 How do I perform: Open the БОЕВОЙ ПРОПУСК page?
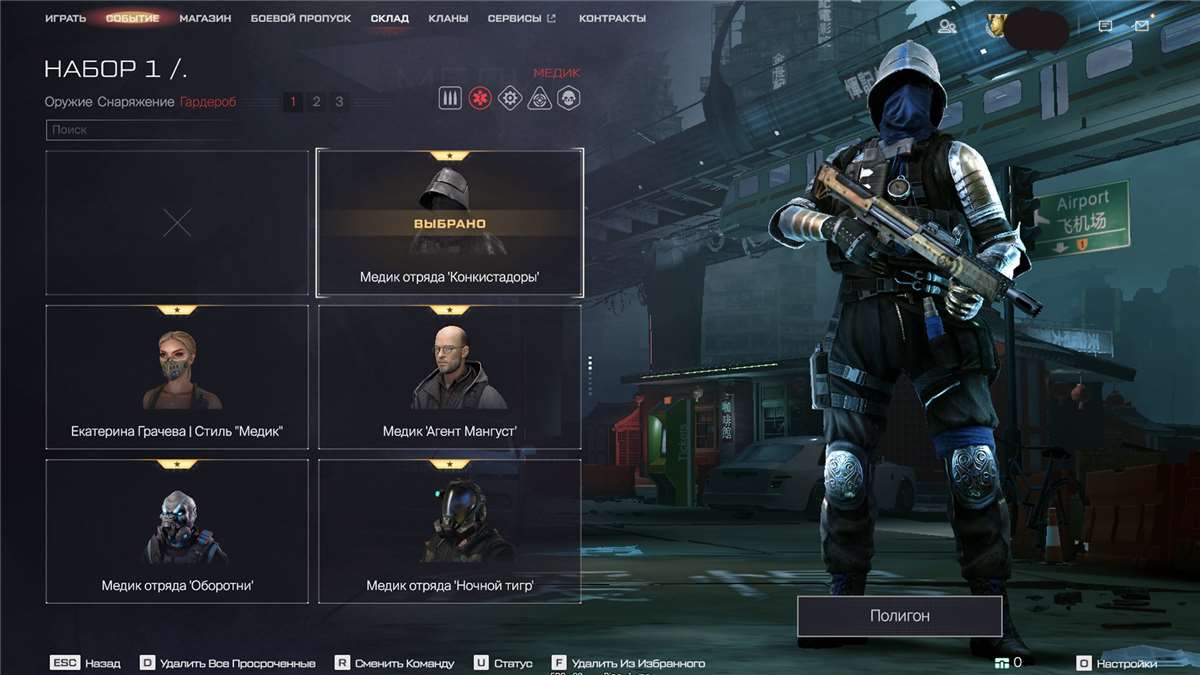[300, 18]
